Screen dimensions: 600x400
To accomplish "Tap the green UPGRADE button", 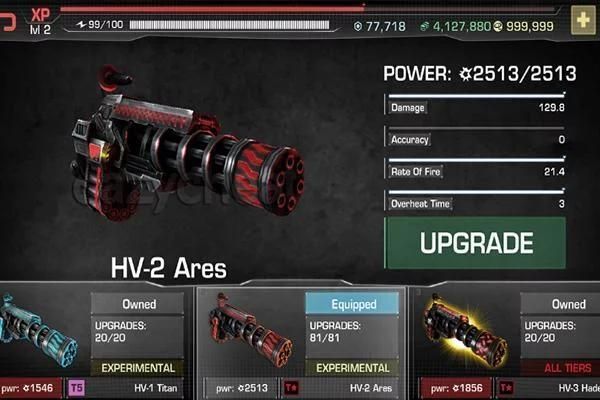I will coord(475,243).
